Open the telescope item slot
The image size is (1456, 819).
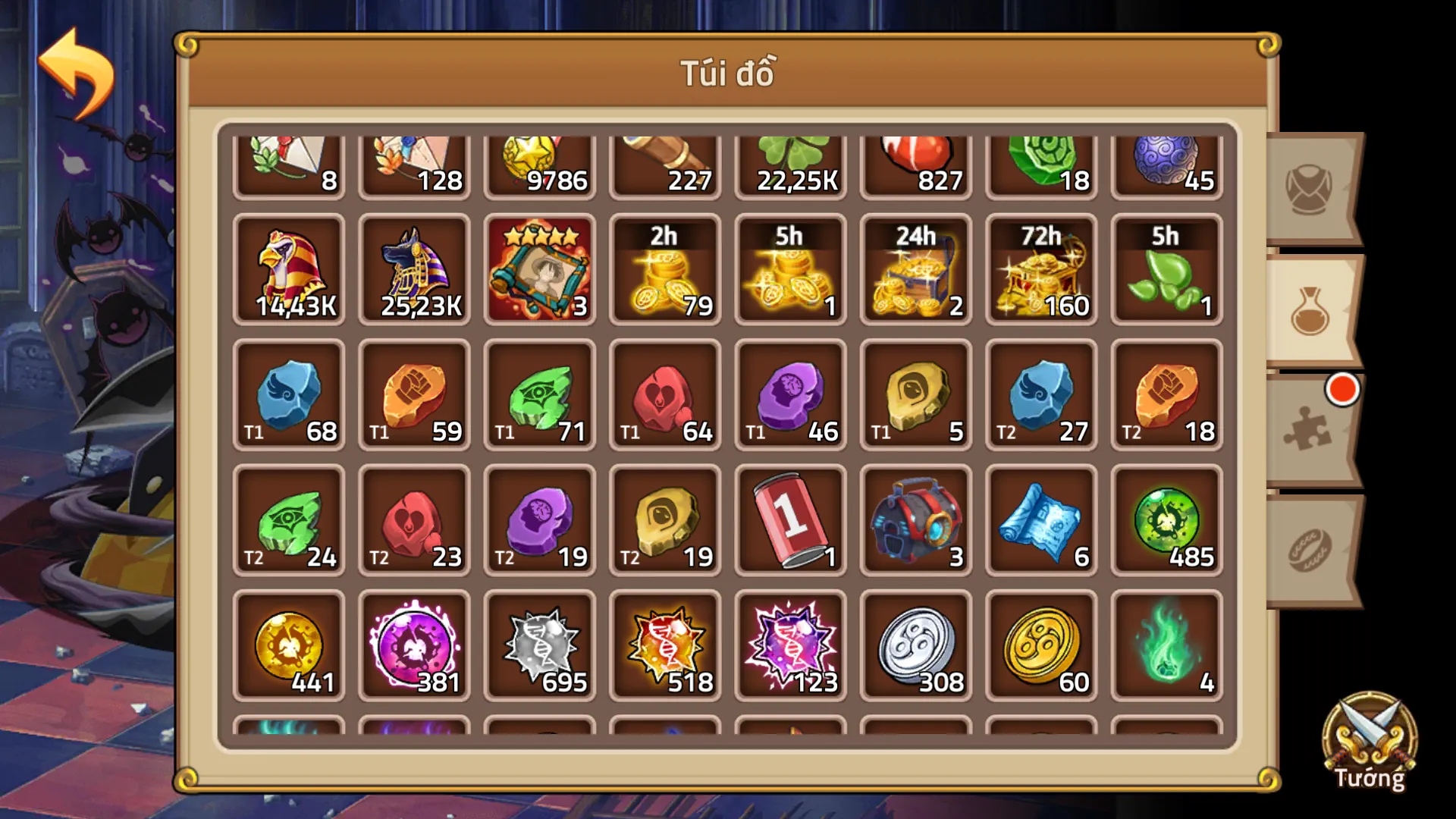click(665, 161)
